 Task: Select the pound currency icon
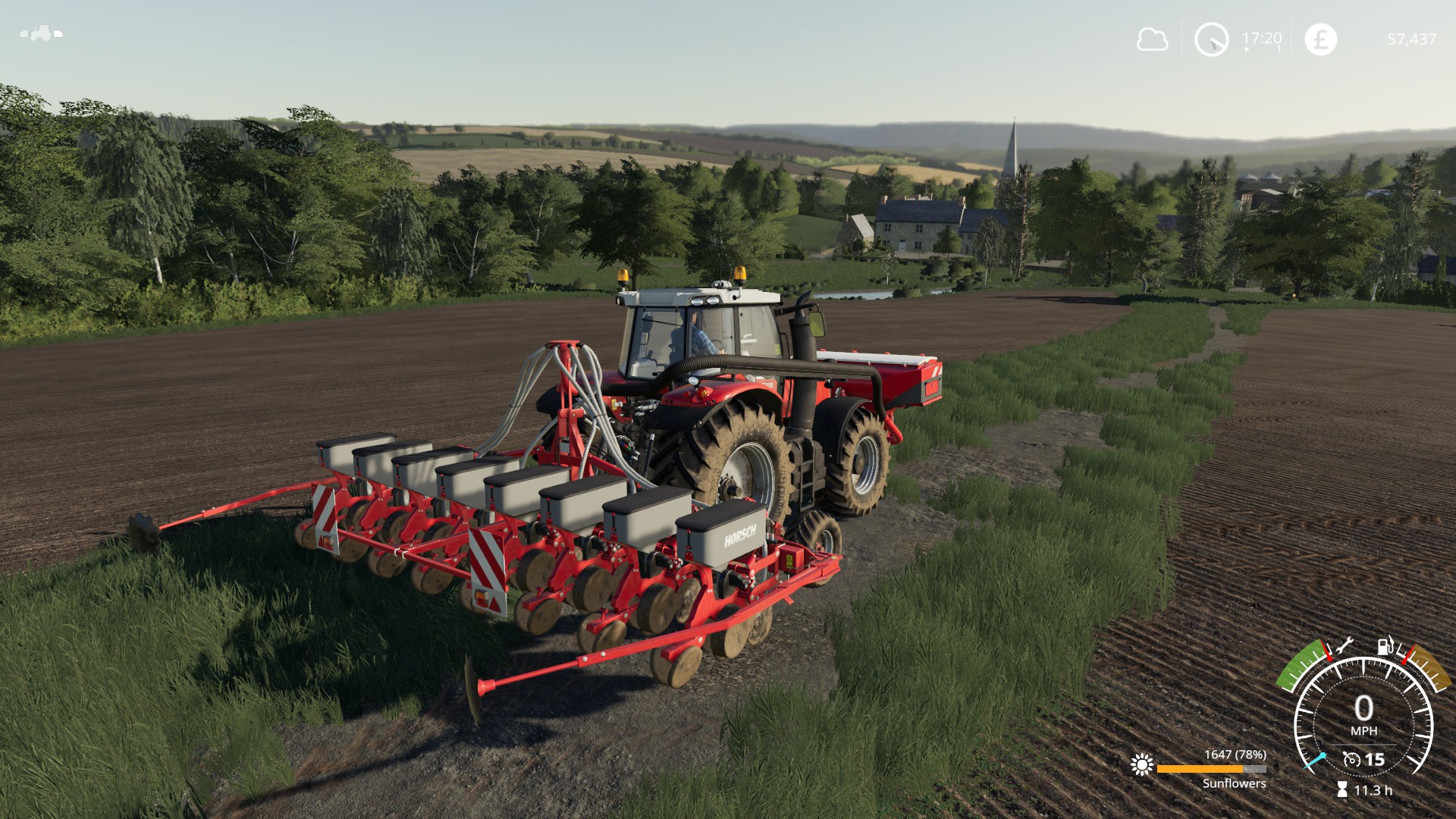(1320, 39)
